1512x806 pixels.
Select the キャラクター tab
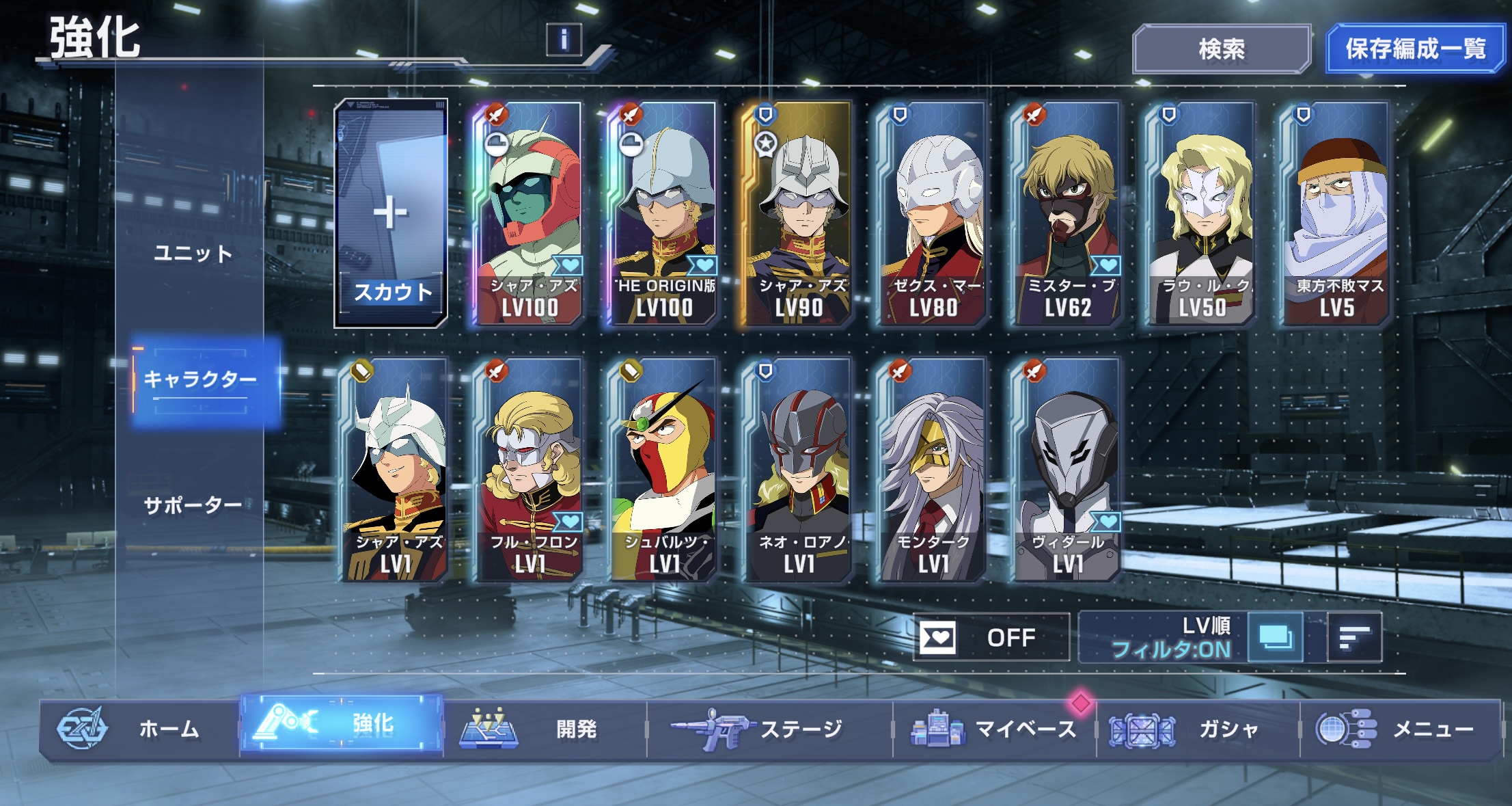click(x=201, y=379)
